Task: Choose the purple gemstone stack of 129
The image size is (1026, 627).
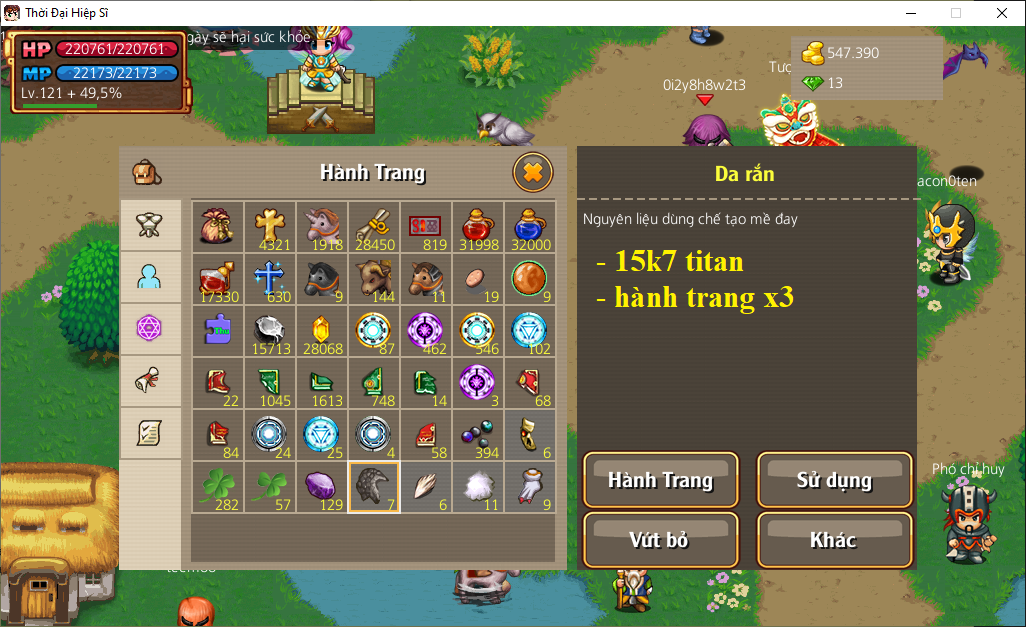Action: (322, 487)
